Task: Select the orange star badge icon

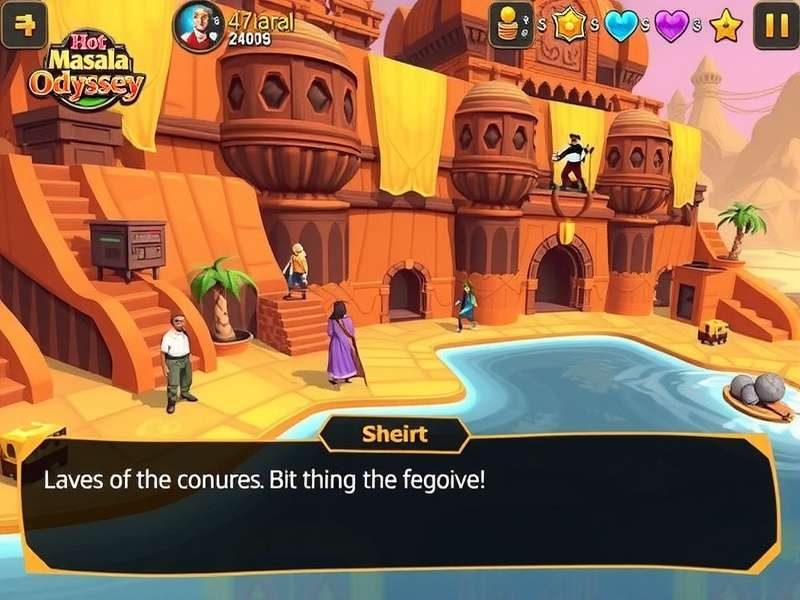Action: click(x=569, y=25)
